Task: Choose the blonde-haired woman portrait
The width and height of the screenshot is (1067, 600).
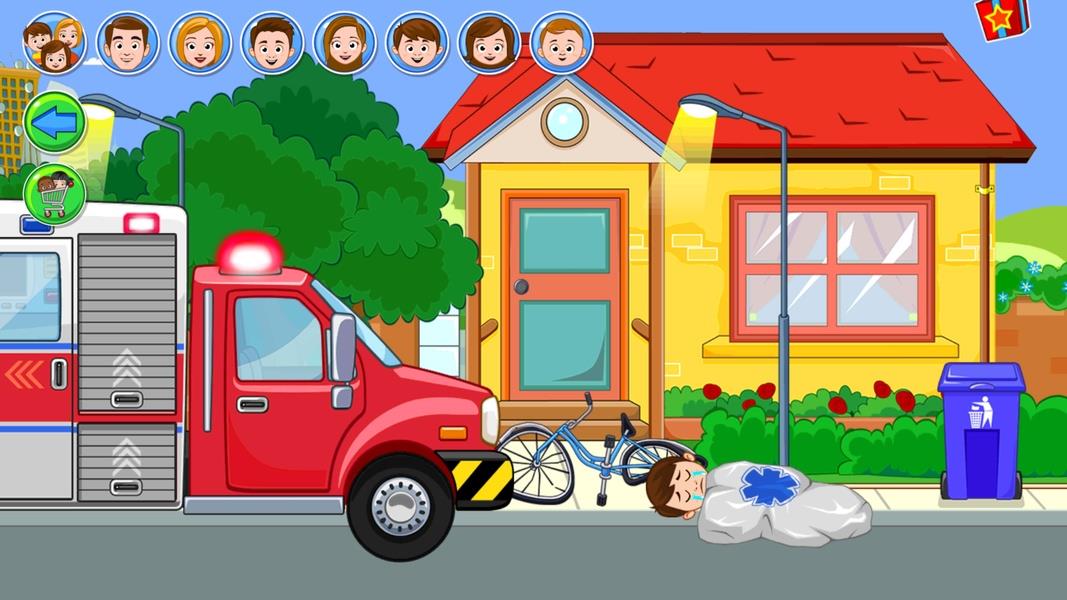Action: 199,43
